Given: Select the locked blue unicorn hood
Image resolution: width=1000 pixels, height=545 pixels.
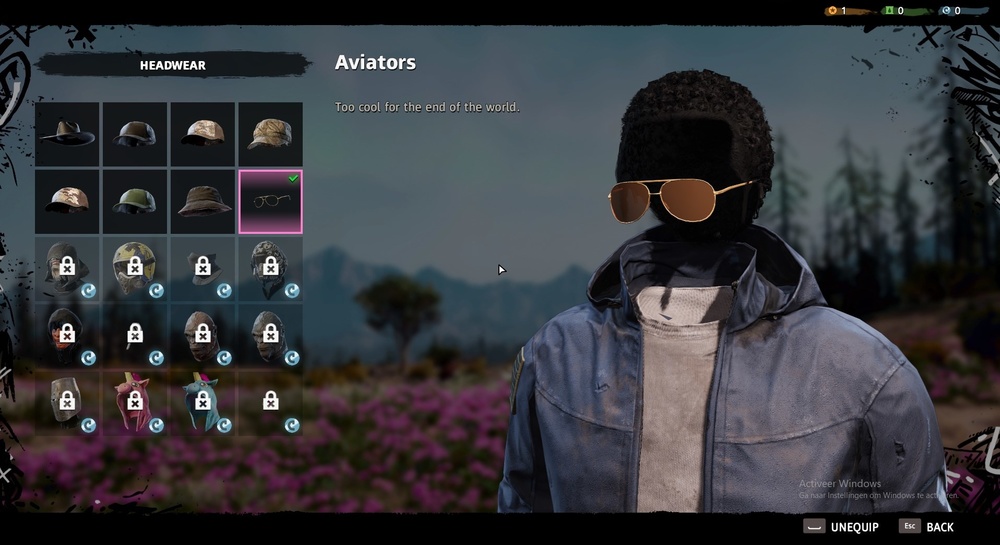Looking at the screenshot, I should [x=204, y=402].
